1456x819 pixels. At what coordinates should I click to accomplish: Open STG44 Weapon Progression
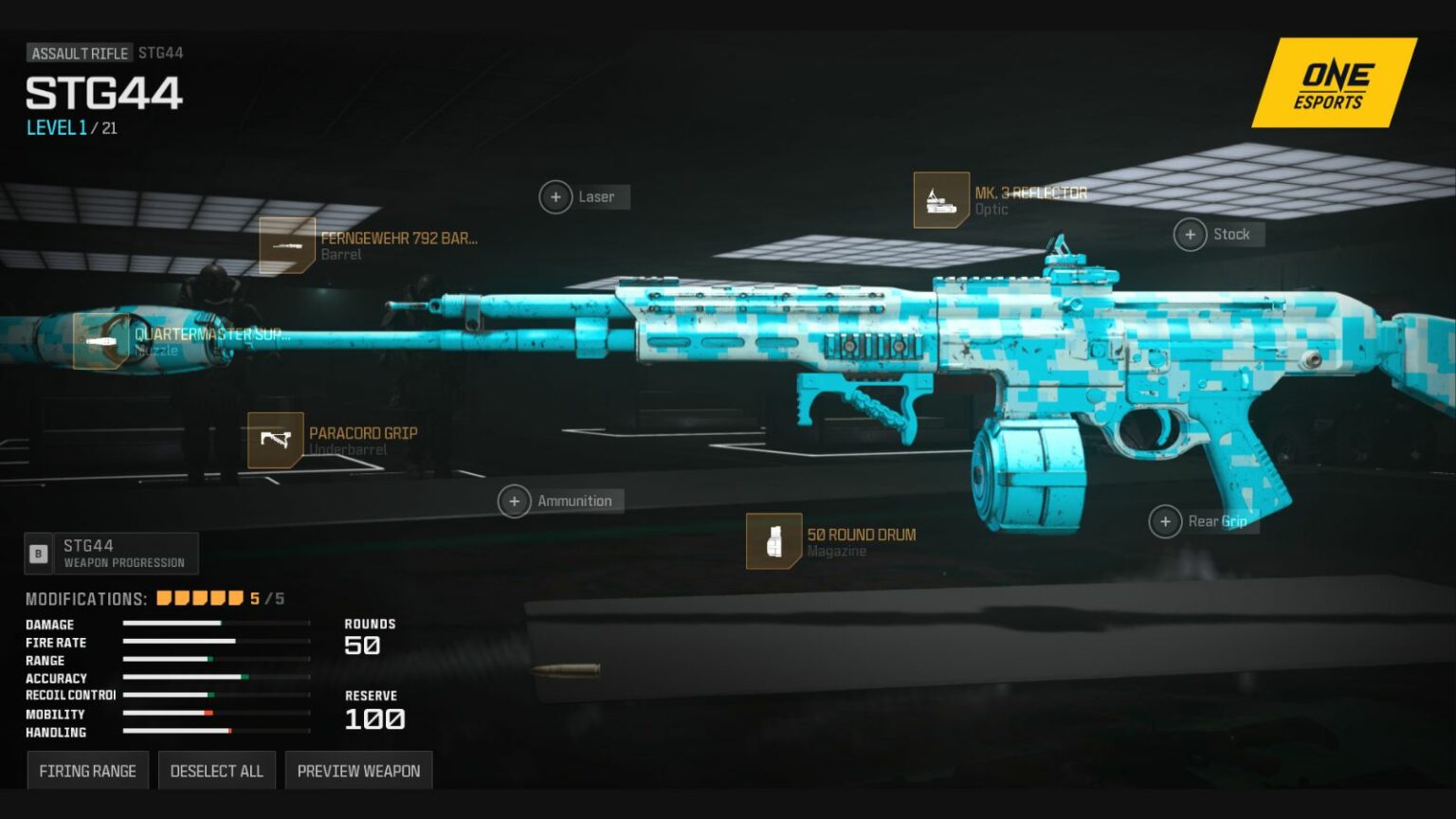(x=112, y=554)
